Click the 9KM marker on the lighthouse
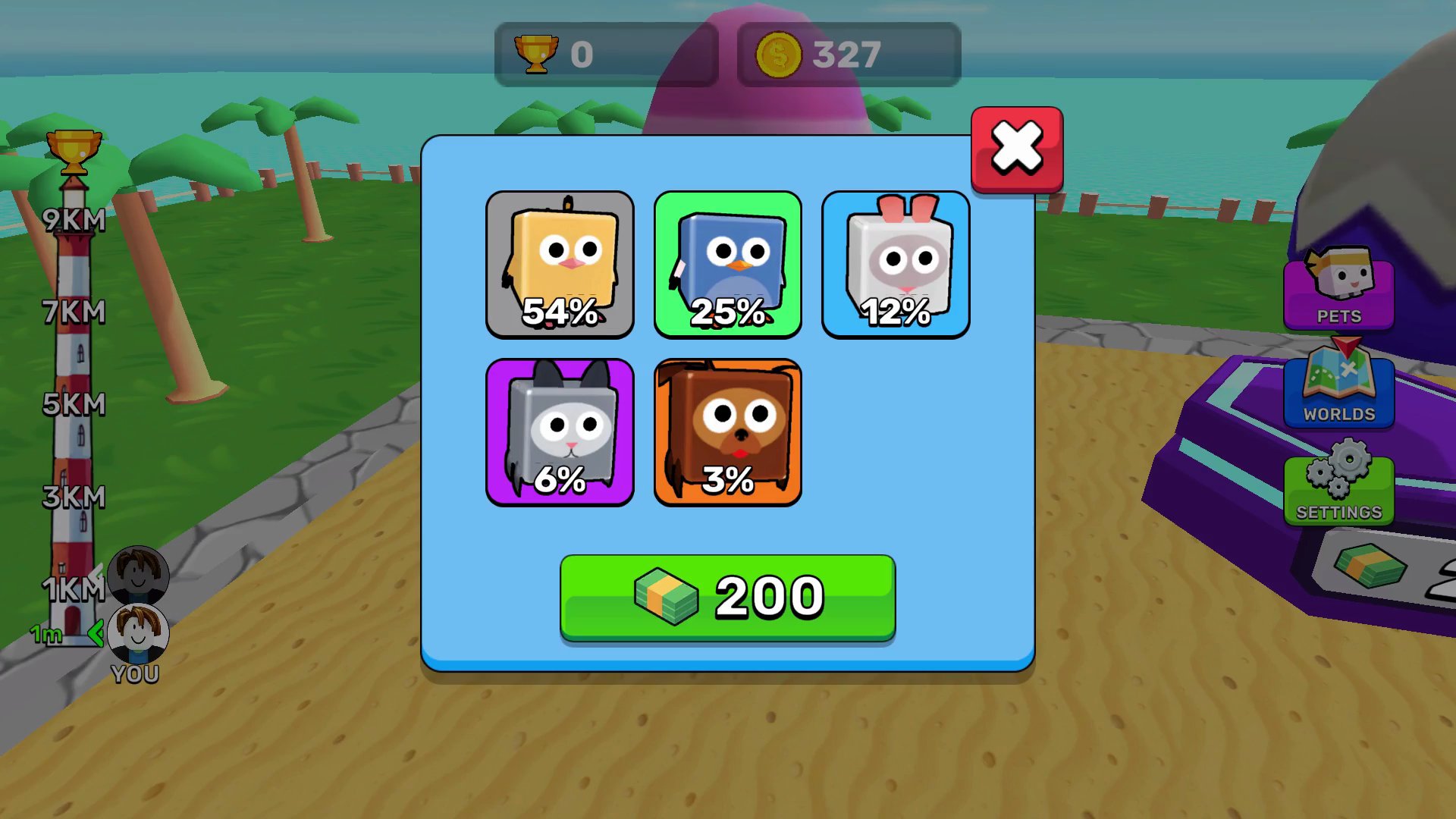 (74, 220)
